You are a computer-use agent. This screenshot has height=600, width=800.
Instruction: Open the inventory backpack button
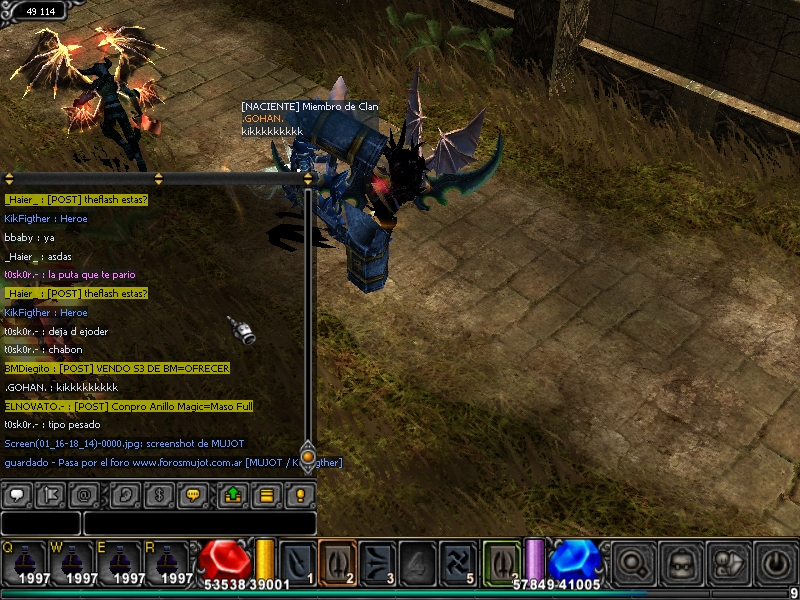coord(681,563)
